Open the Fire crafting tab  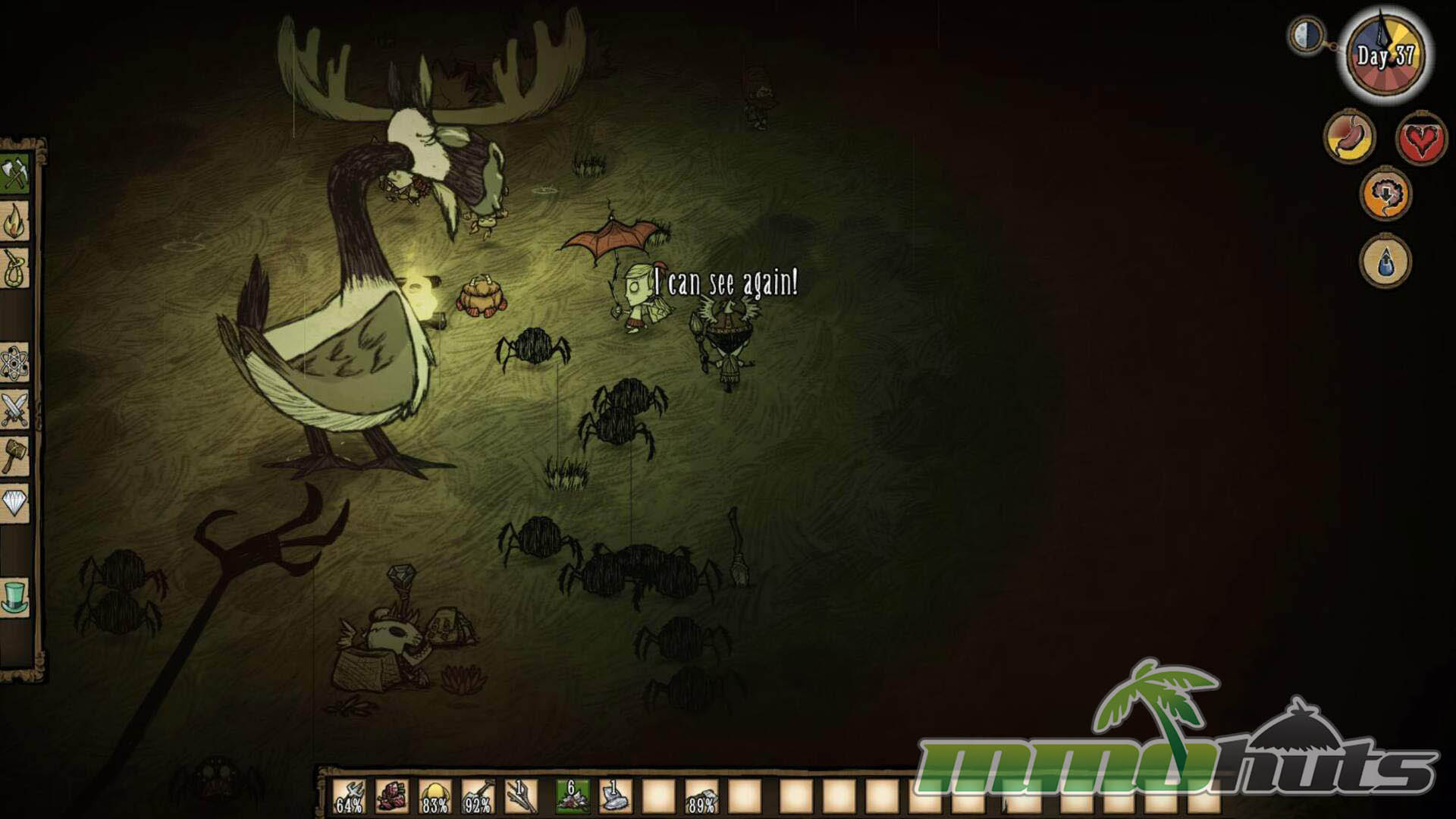[x=14, y=222]
